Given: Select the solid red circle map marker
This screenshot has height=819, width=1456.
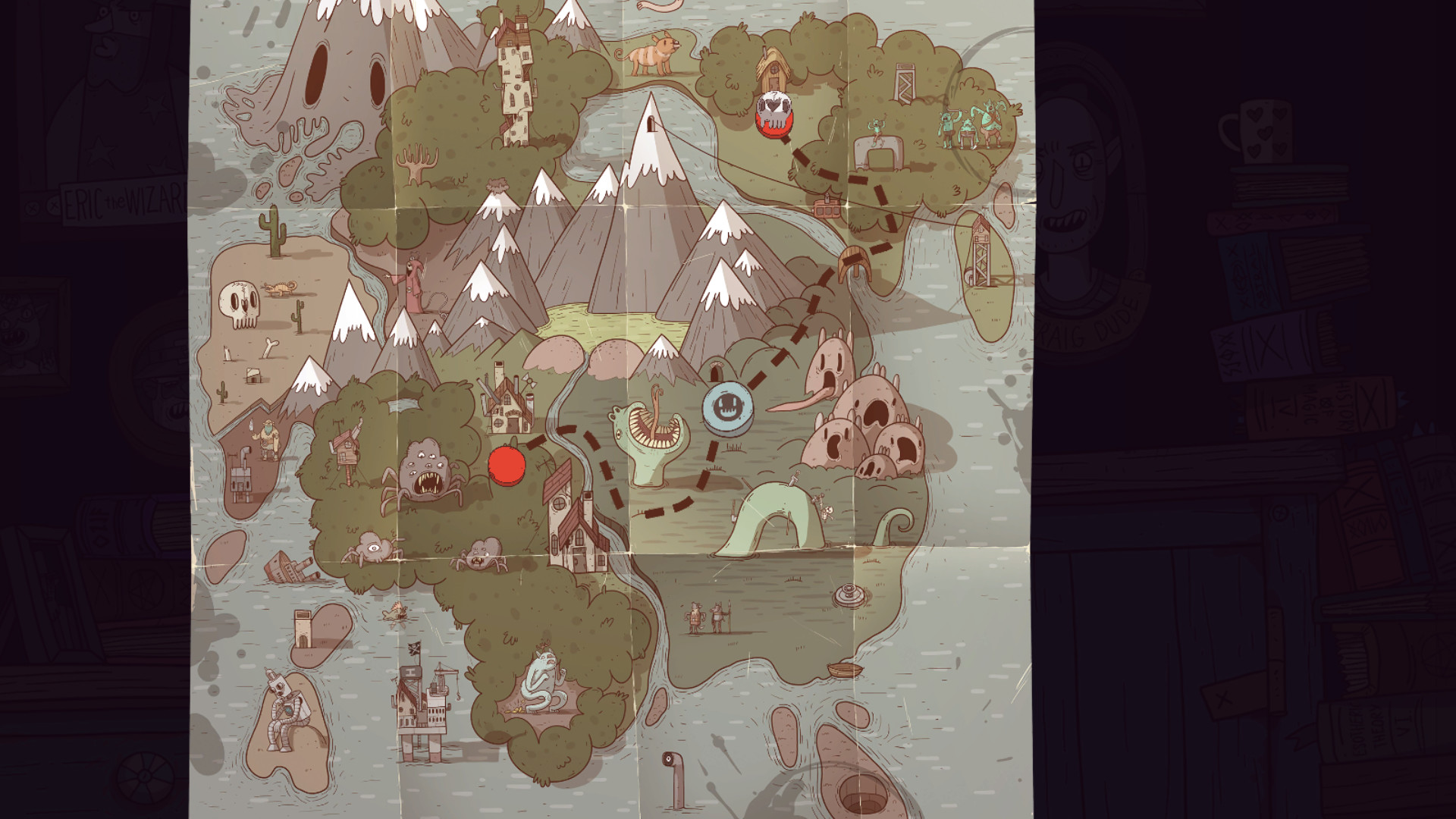Looking at the screenshot, I should [x=507, y=464].
